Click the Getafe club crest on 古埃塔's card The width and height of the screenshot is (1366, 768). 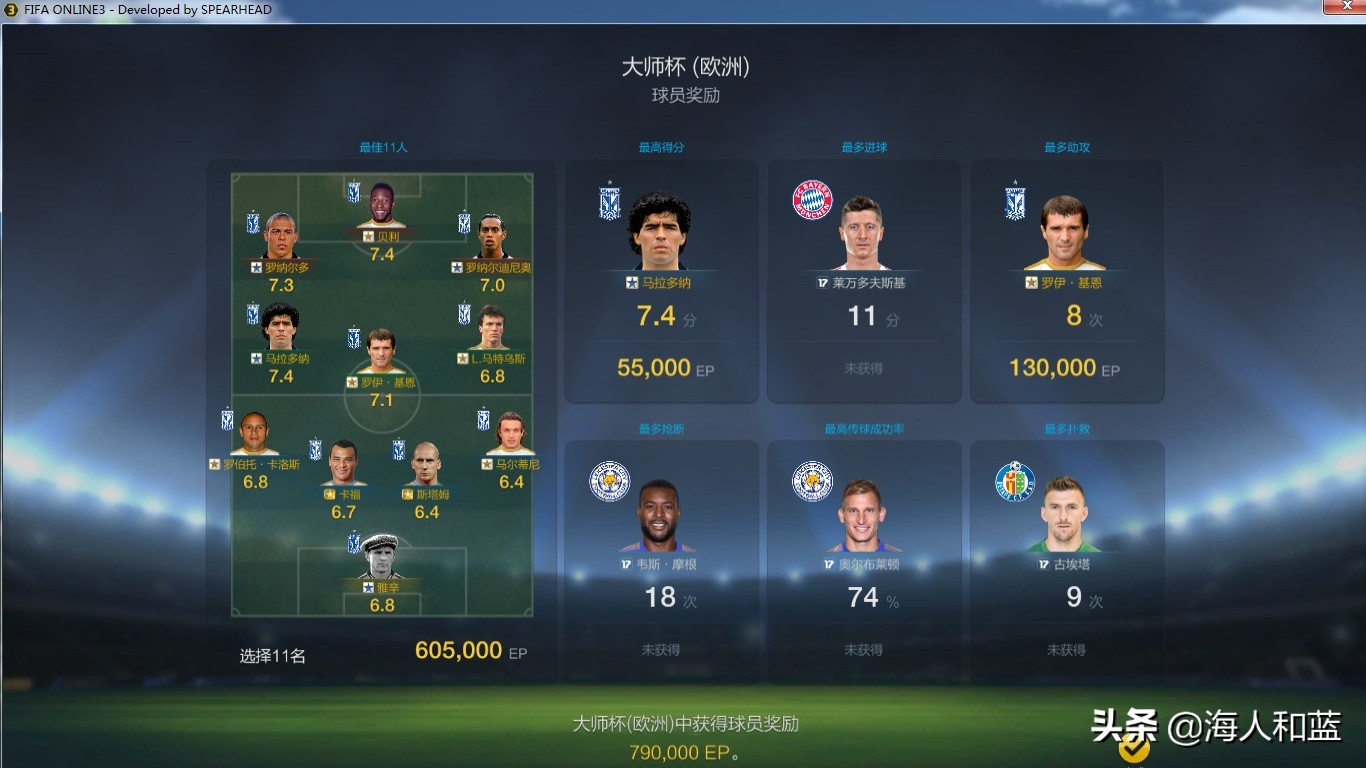[x=1015, y=481]
